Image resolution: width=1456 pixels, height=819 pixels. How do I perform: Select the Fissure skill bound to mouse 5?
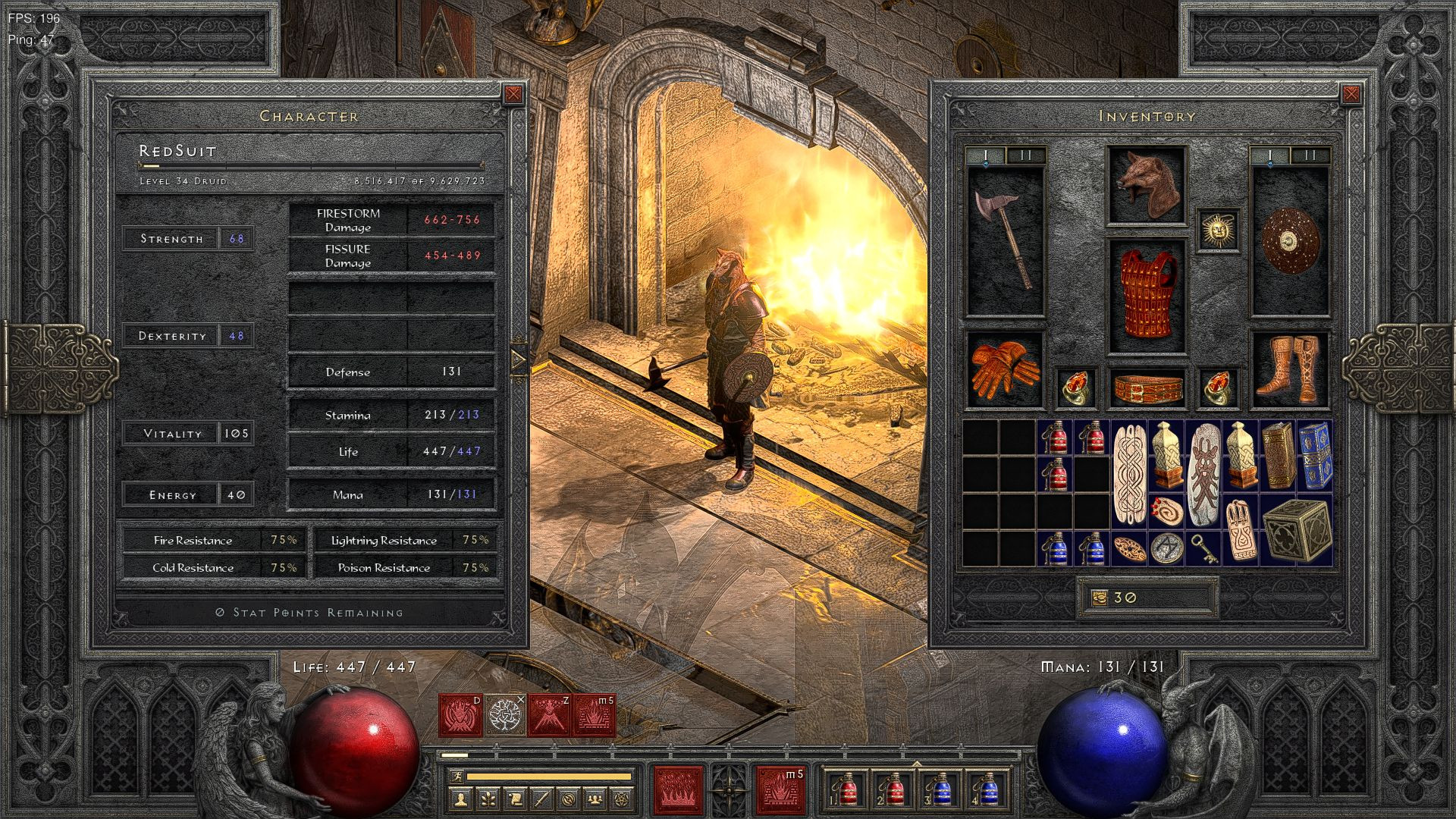pyautogui.click(x=781, y=791)
